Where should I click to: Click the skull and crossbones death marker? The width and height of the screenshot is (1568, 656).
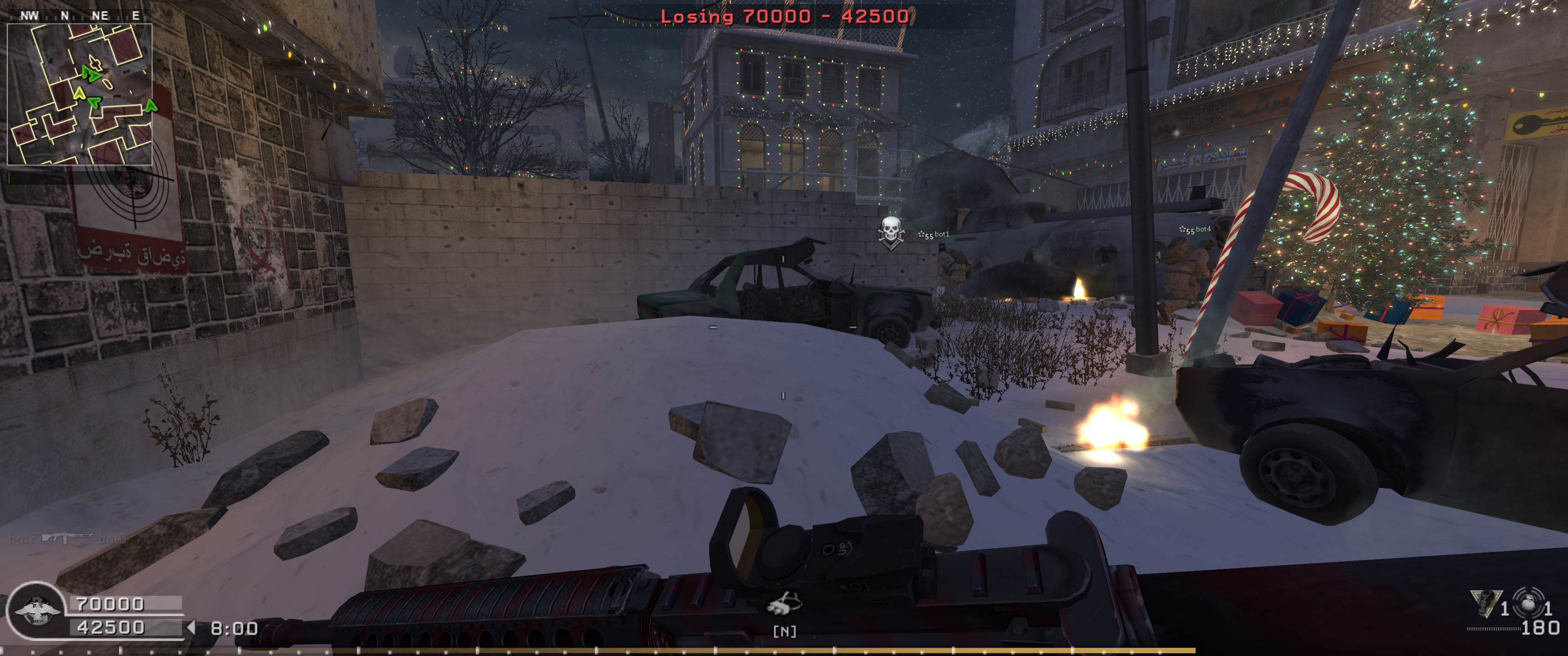pyautogui.click(x=890, y=232)
